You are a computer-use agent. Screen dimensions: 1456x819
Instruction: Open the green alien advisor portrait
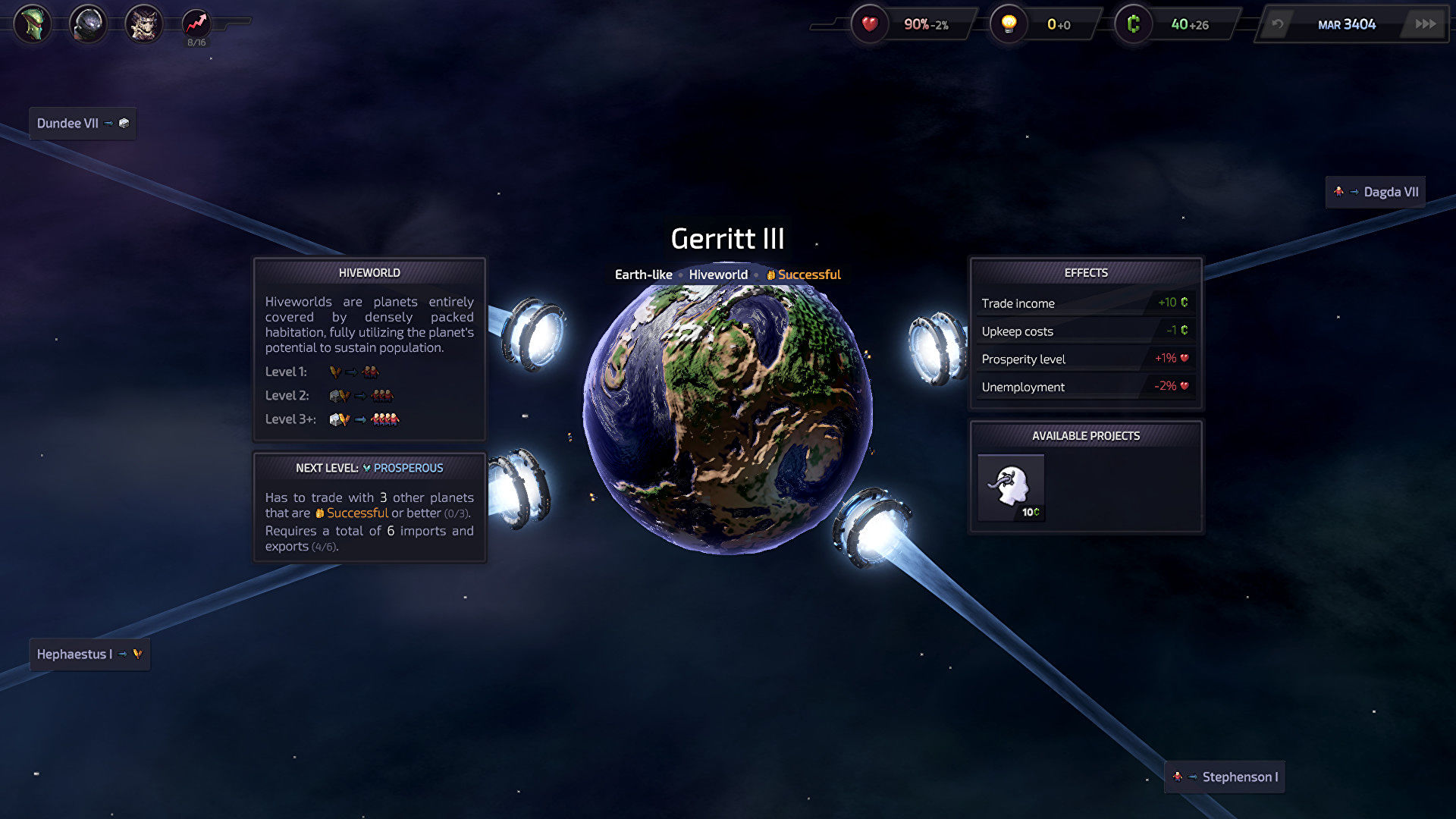33,24
